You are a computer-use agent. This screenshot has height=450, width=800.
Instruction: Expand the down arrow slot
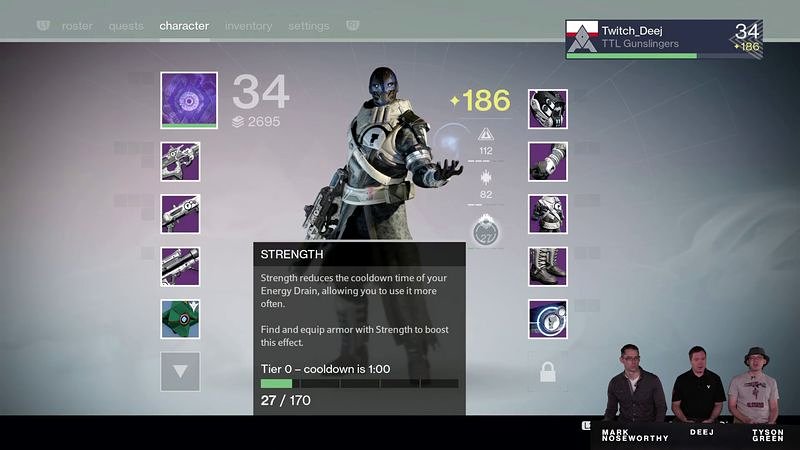180,371
